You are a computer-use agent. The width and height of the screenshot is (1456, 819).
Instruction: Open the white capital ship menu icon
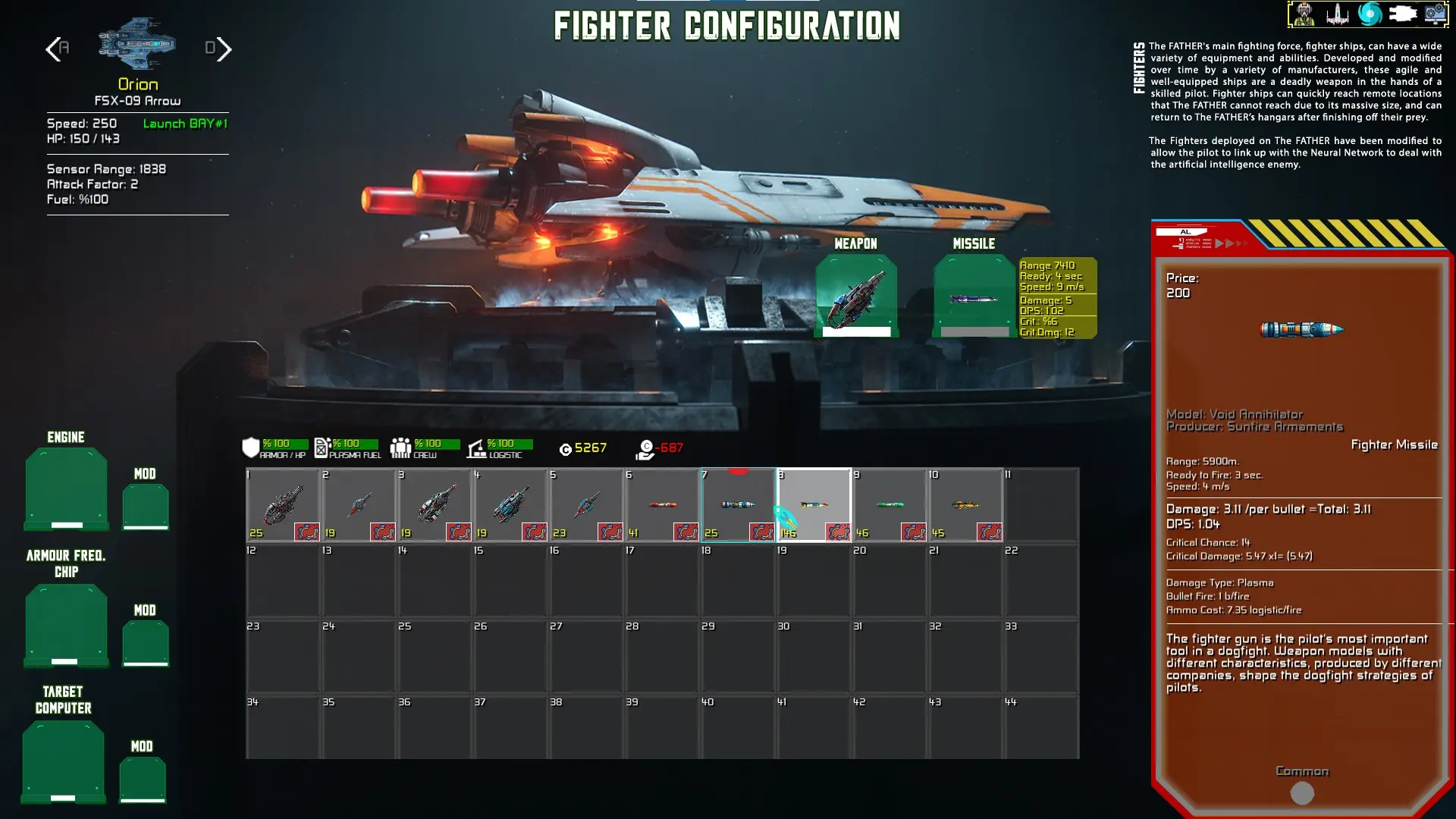[x=1402, y=14]
